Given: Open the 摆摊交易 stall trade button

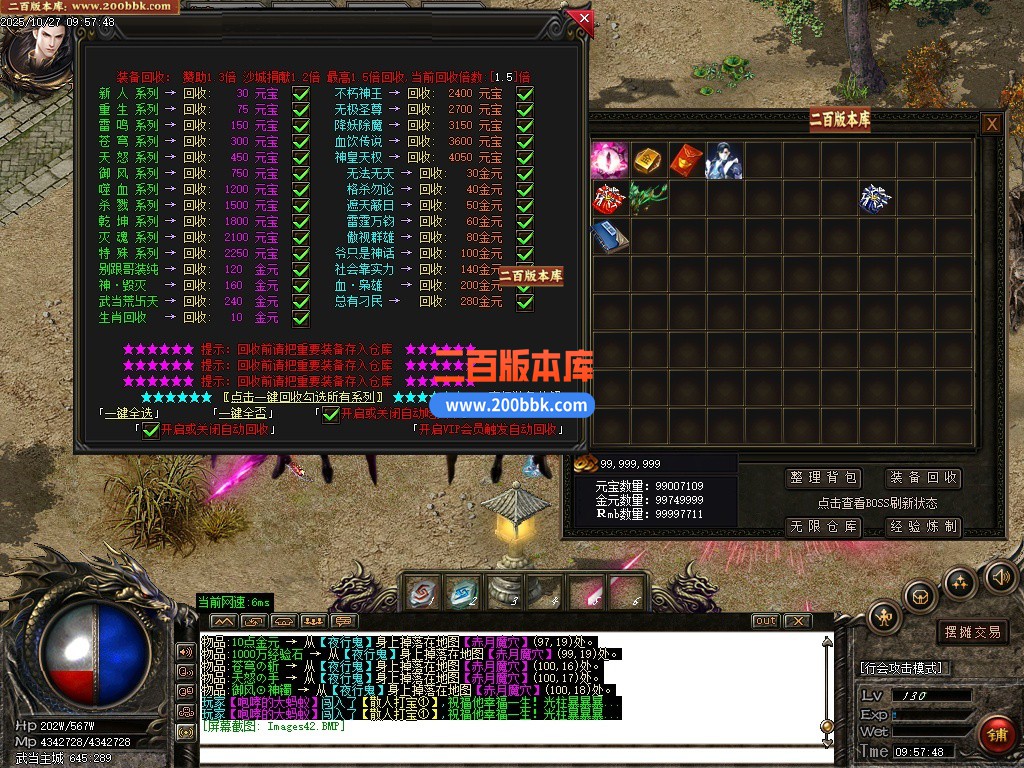Looking at the screenshot, I should click(972, 632).
